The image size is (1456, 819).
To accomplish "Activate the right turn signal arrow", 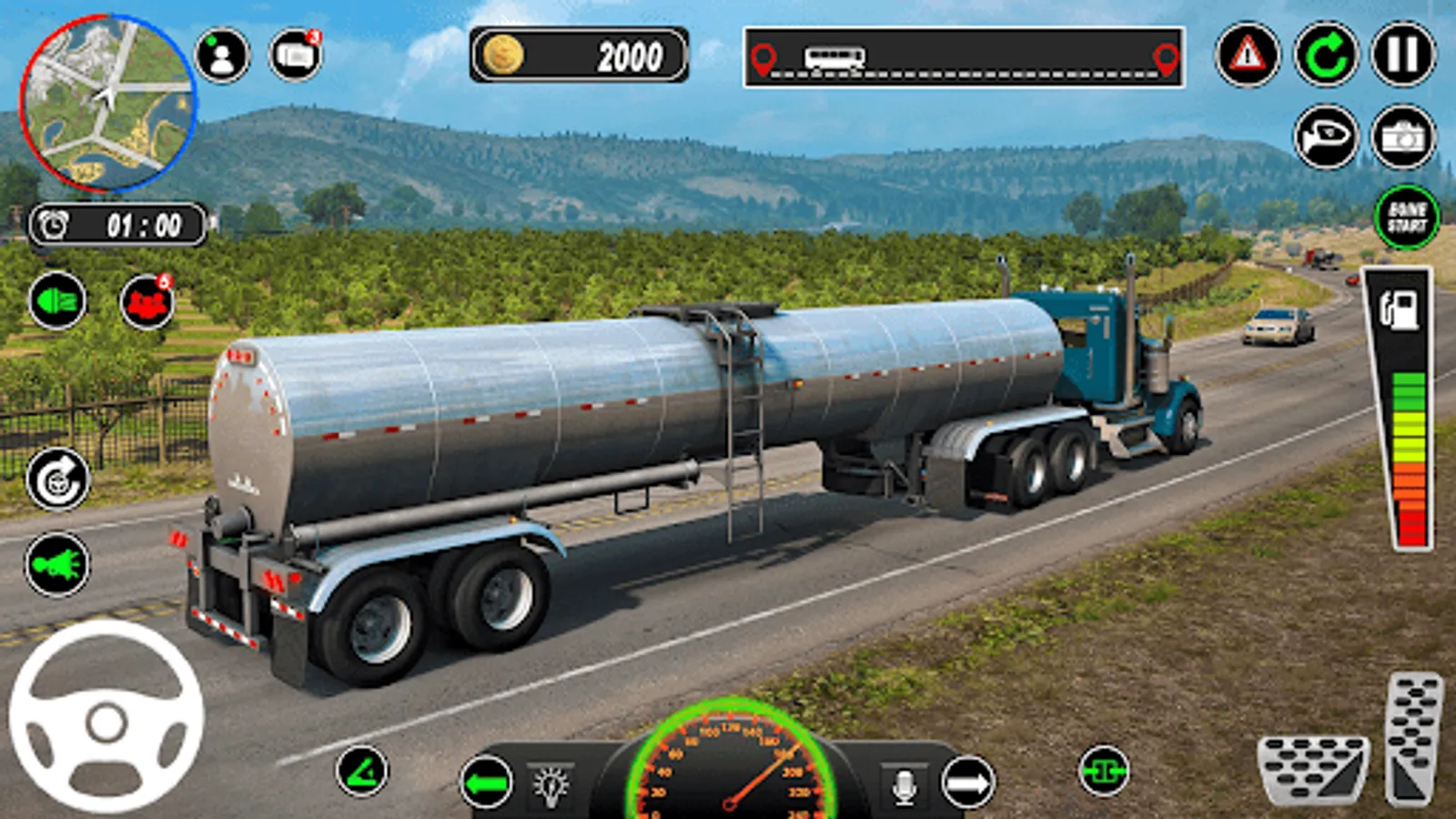I will 968,782.
